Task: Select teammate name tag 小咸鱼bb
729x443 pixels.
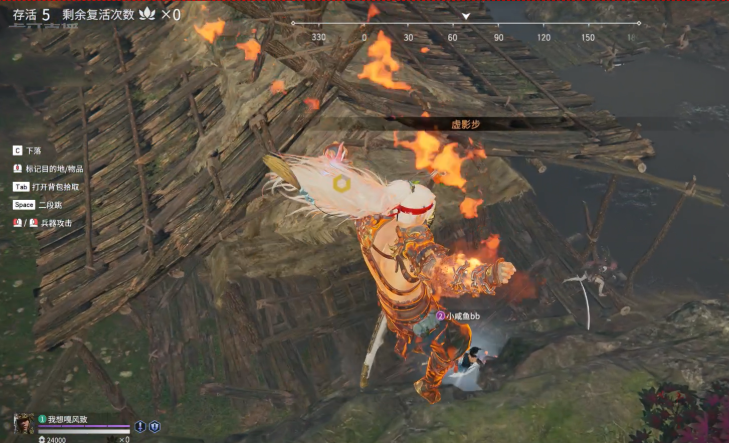Action: (x=464, y=315)
